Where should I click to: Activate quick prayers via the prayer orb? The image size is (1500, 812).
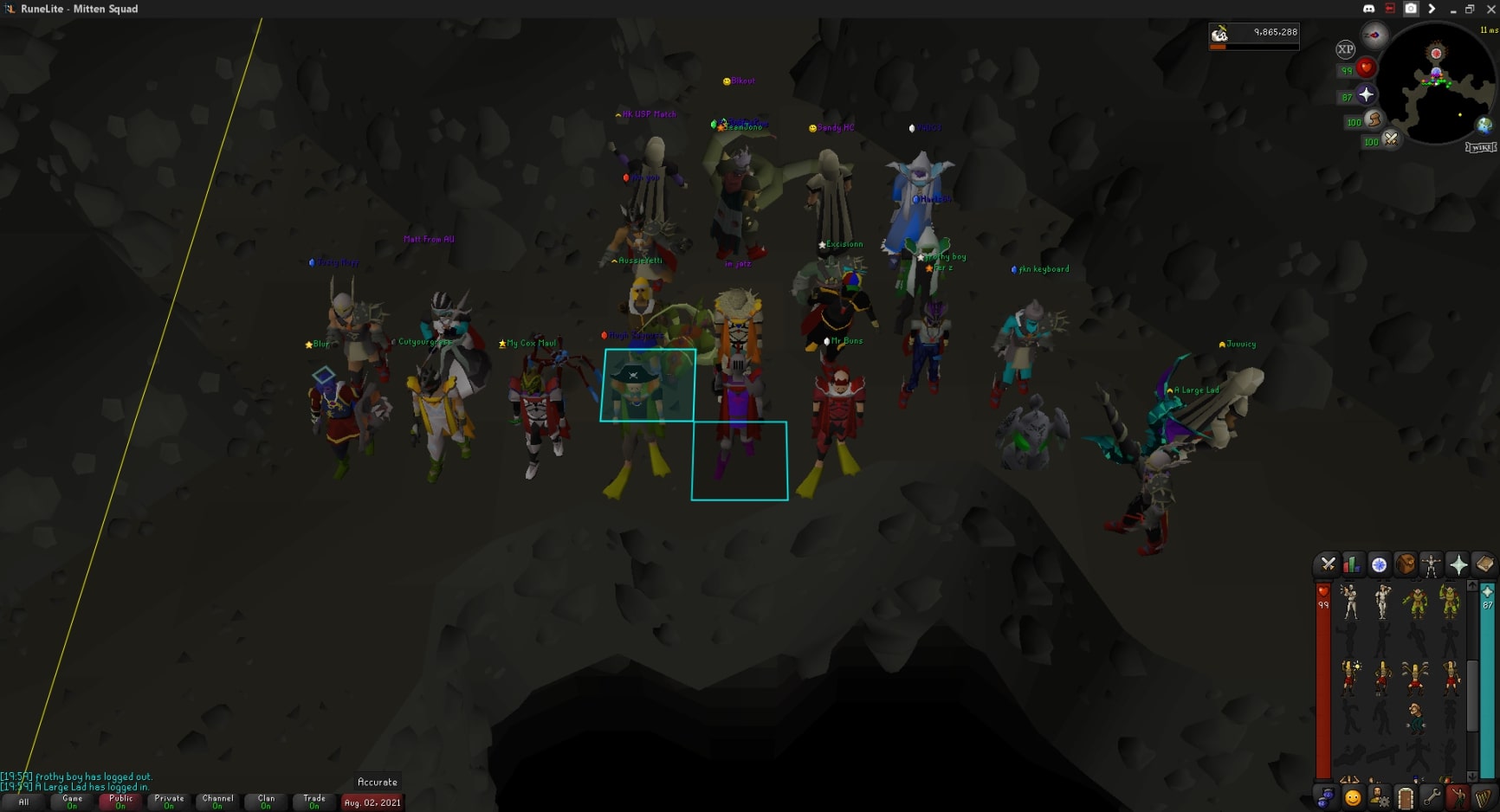pyautogui.click(x=1365, y=95)
